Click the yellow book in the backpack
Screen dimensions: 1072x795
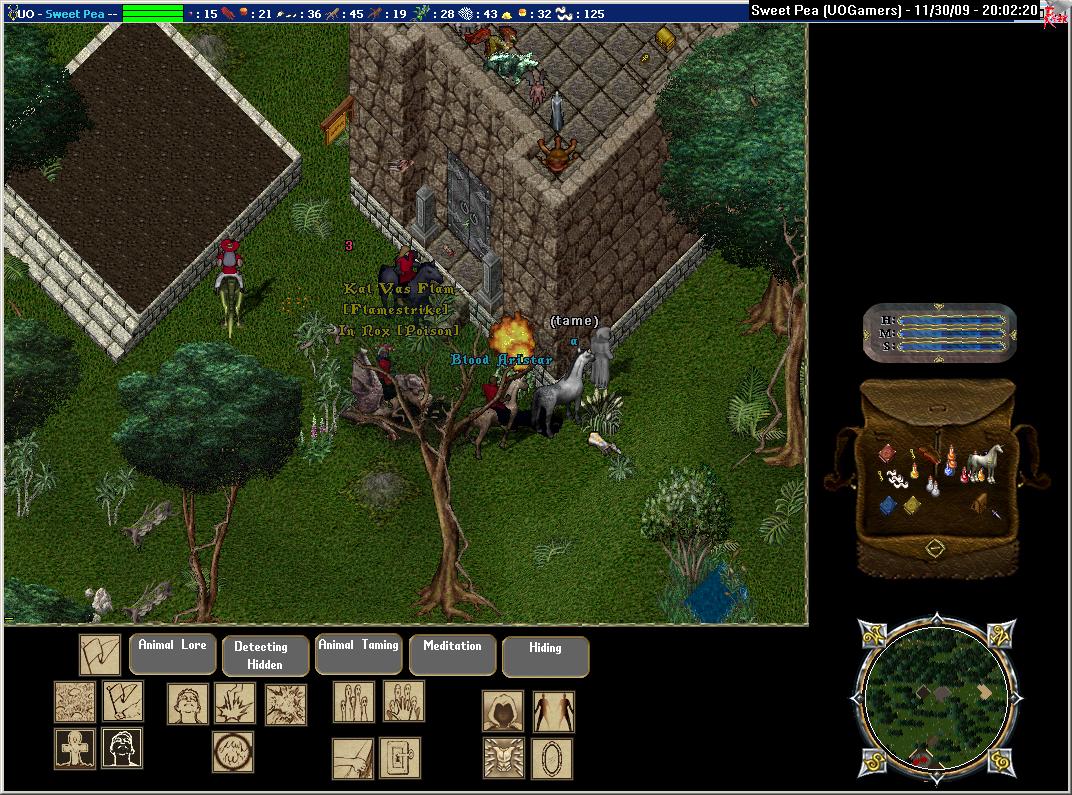pyautogui.click(x=912, y=506)
